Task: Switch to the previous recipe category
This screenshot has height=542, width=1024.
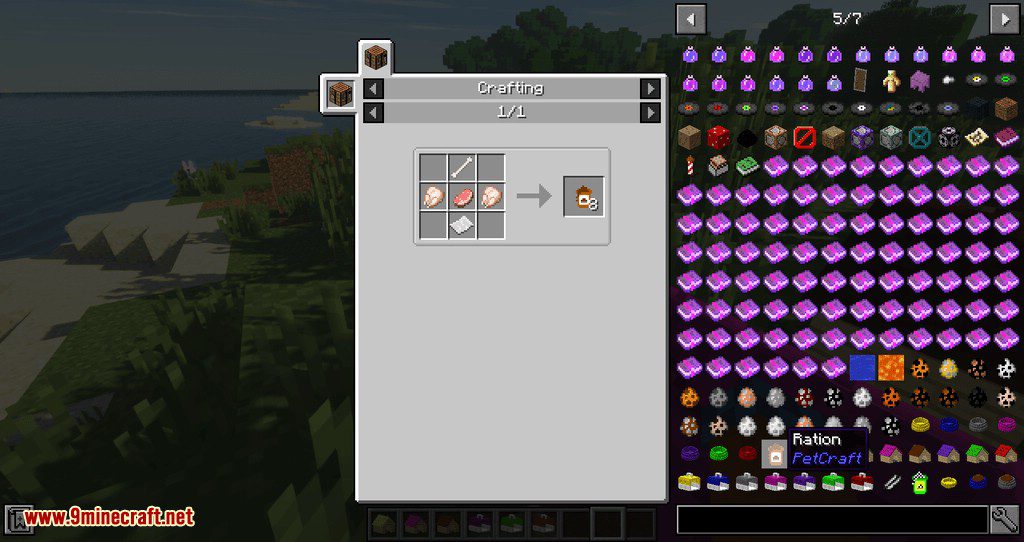Action: coord(372,89)
